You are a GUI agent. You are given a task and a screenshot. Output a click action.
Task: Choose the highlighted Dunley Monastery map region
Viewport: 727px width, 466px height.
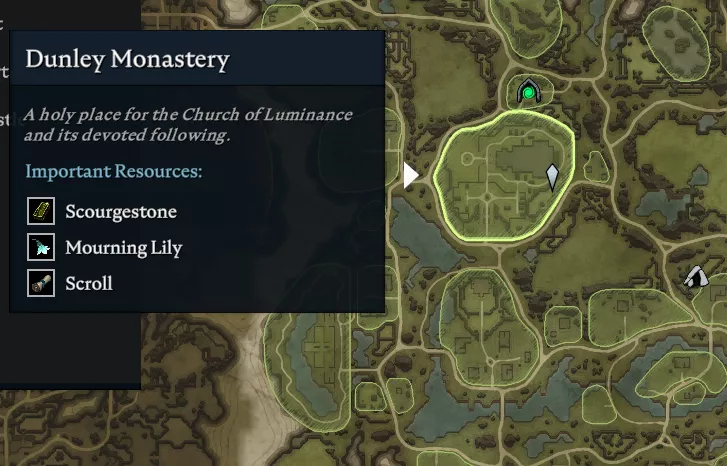[x=495, y=185]
